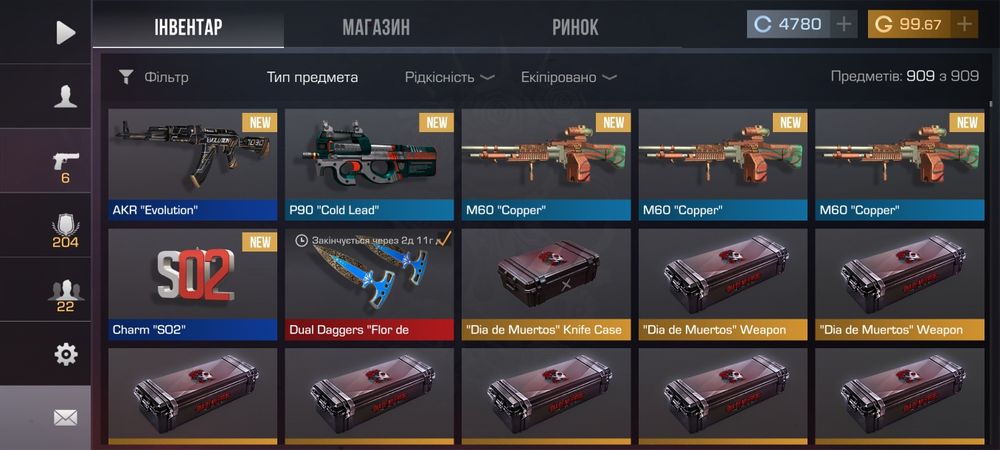Add more silver coins with plus
The height and width of the screenshot is (450, 1000).
pyautogui.click(x=845, y=25)
